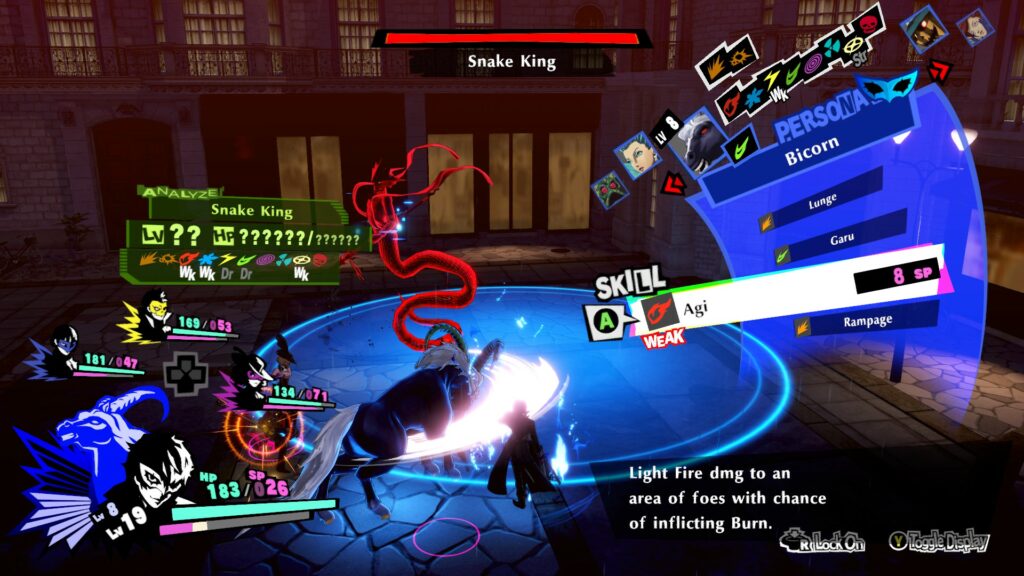
Task: Select the party member wearing a hat
Action: (243, 382)
